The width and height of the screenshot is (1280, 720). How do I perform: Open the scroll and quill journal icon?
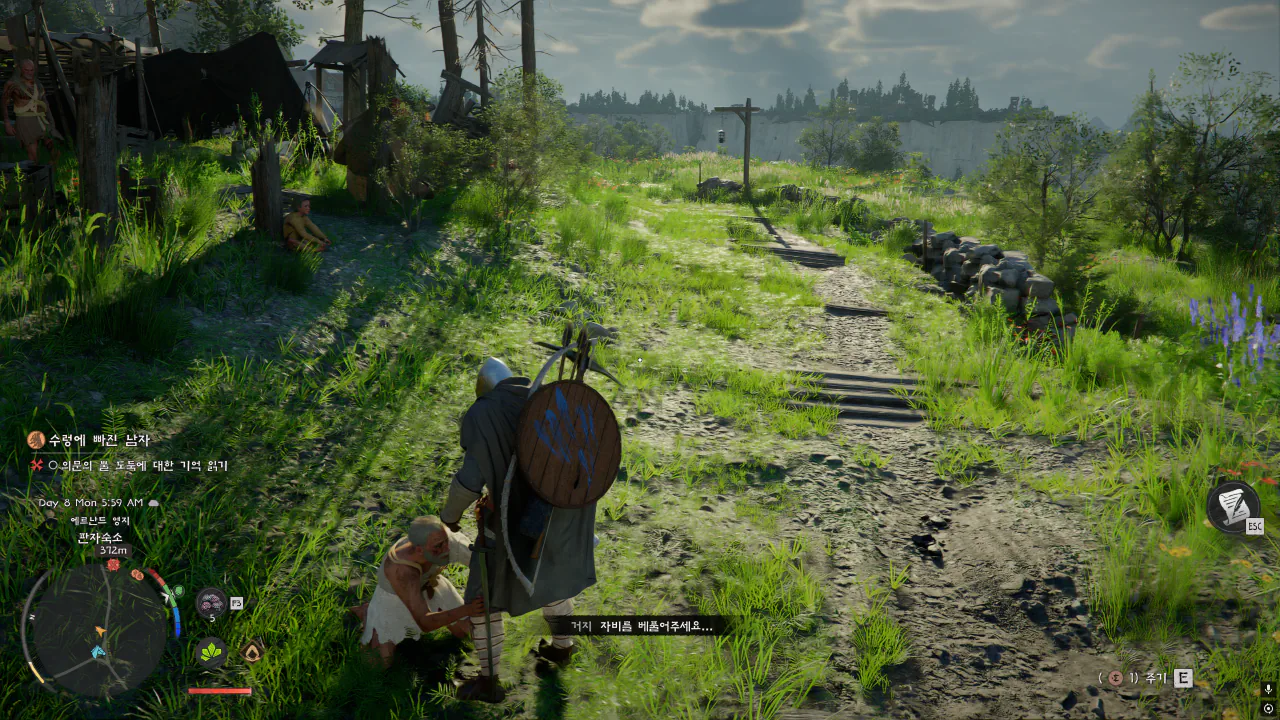point(1232,505)
